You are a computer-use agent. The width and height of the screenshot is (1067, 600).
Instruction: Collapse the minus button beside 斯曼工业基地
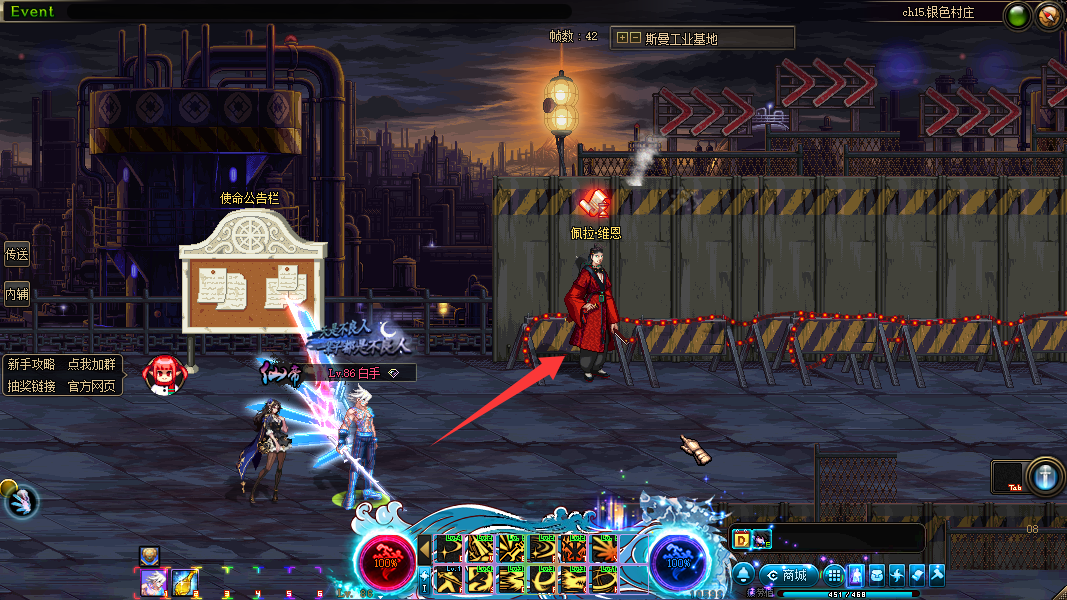635,38
